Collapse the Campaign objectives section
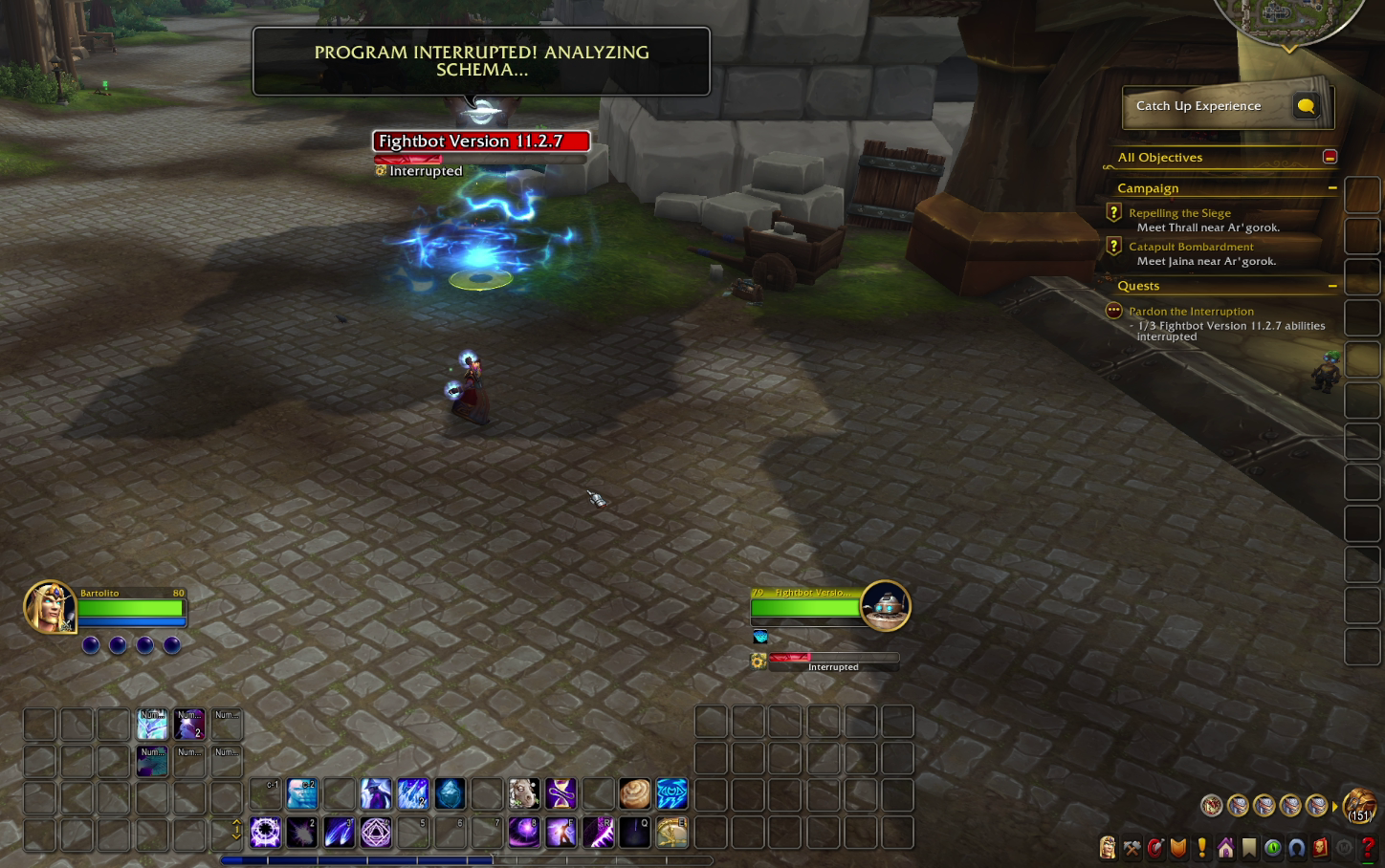The image size is (1385, 868). (1331, 188)
